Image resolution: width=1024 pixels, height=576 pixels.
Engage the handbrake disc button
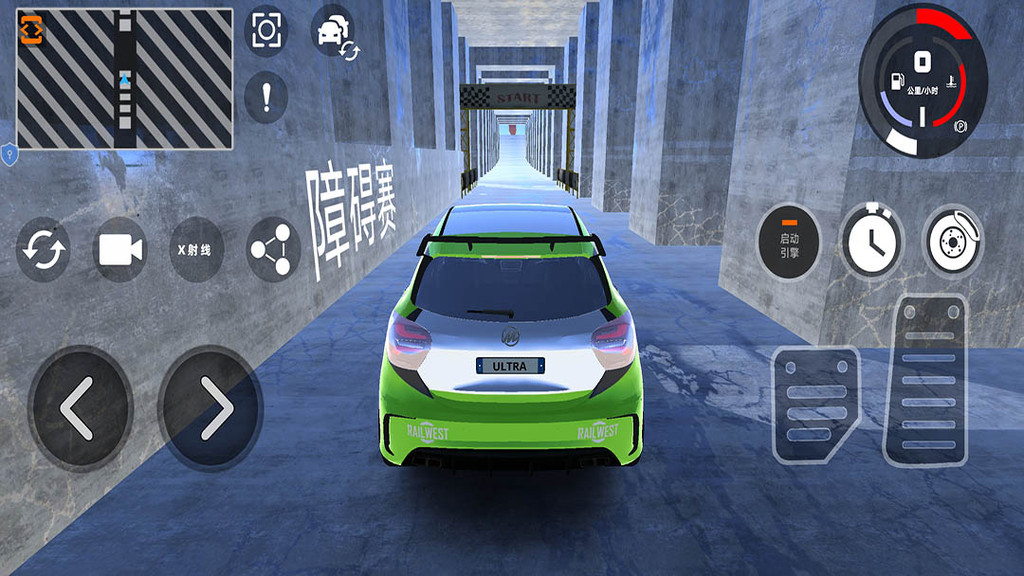click(x=952, y=240)
